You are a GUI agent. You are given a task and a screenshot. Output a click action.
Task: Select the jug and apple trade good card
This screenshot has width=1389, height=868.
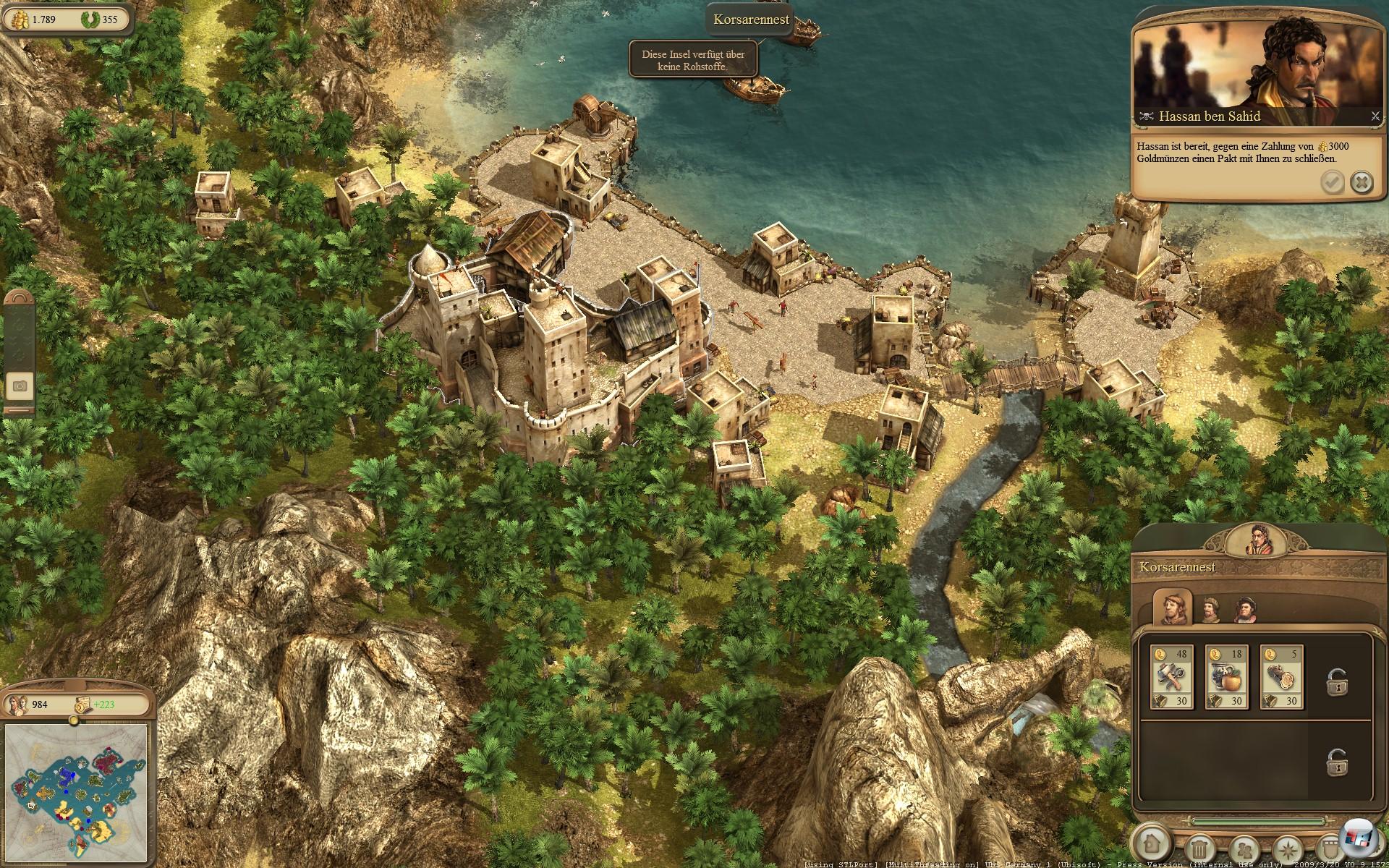[x=1226, y=678]
